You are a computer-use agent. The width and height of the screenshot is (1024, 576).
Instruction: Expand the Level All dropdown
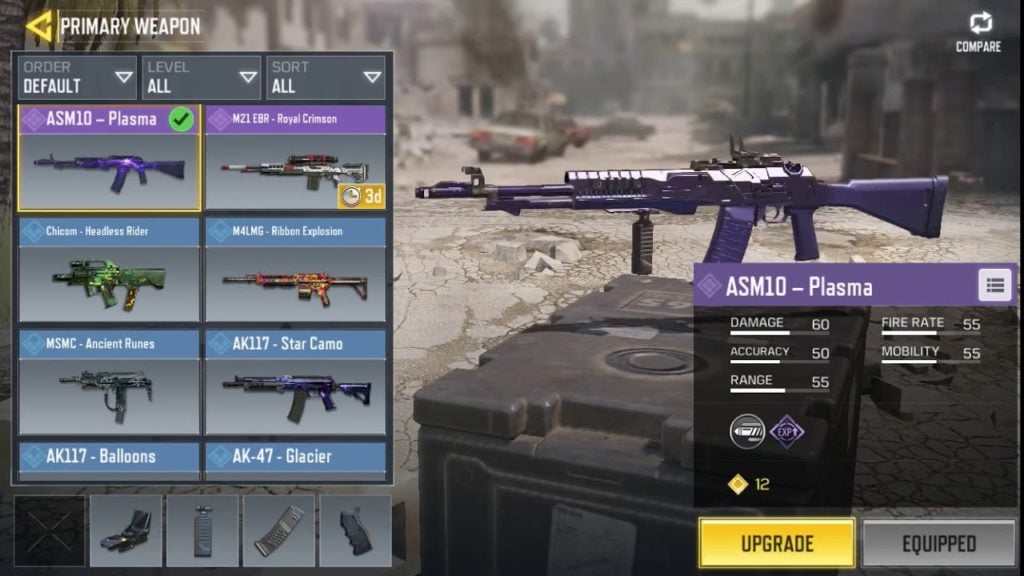point(201,78)
